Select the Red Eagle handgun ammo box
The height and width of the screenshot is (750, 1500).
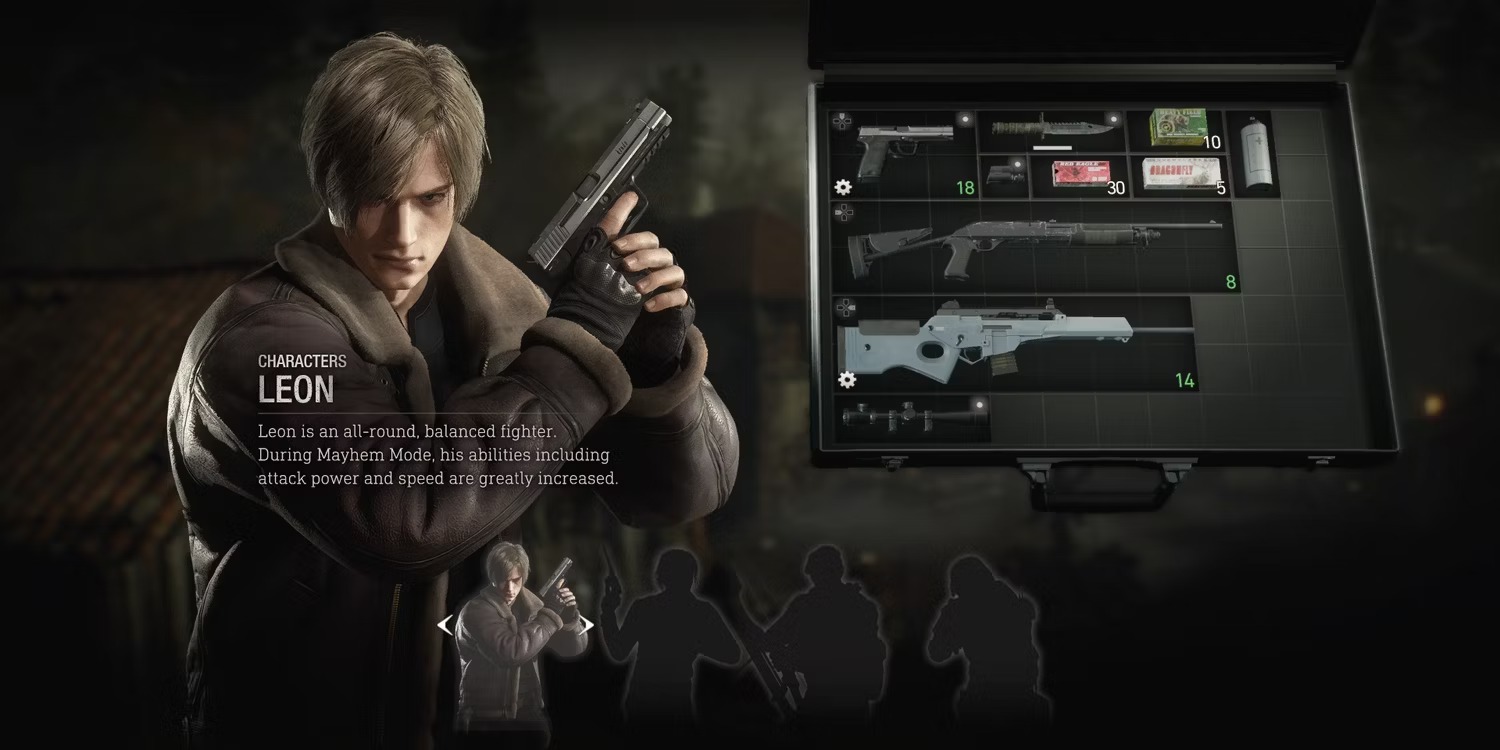tap(1081, 174)
